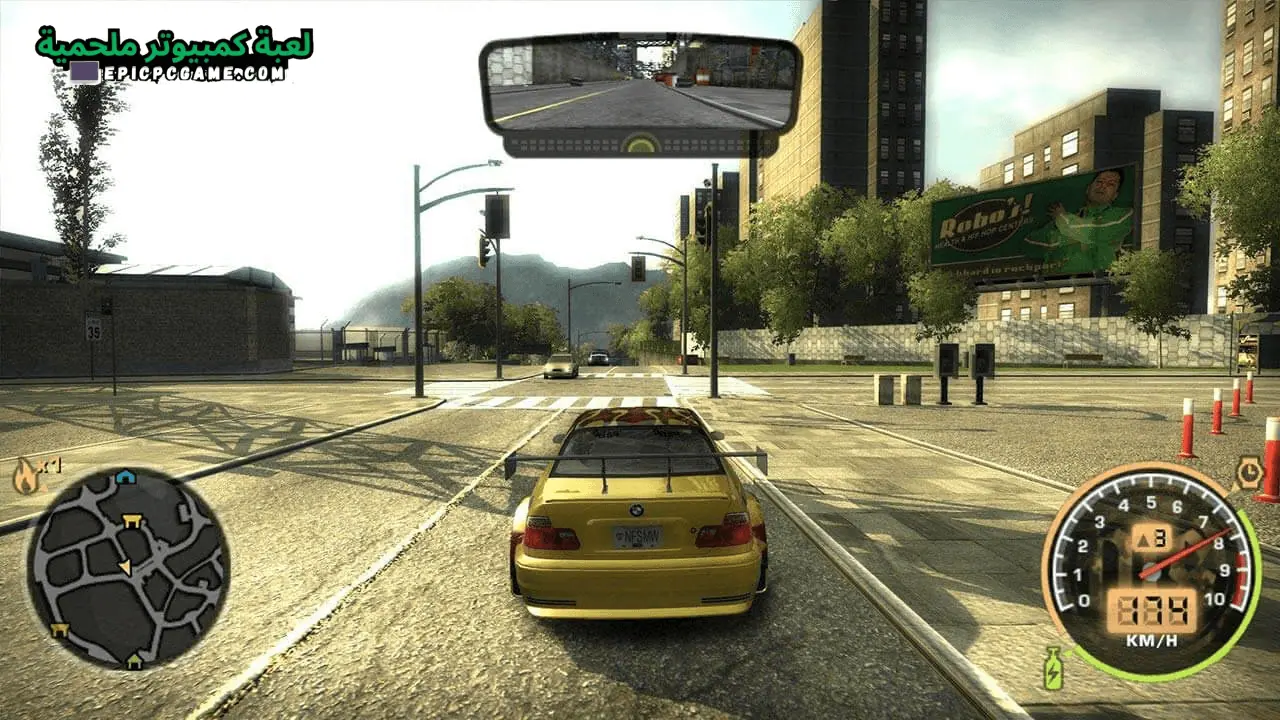The image size is (1280, 720).
Task: Select the yellow shop marker atop the minimap
Action: [x=132, y=520]
